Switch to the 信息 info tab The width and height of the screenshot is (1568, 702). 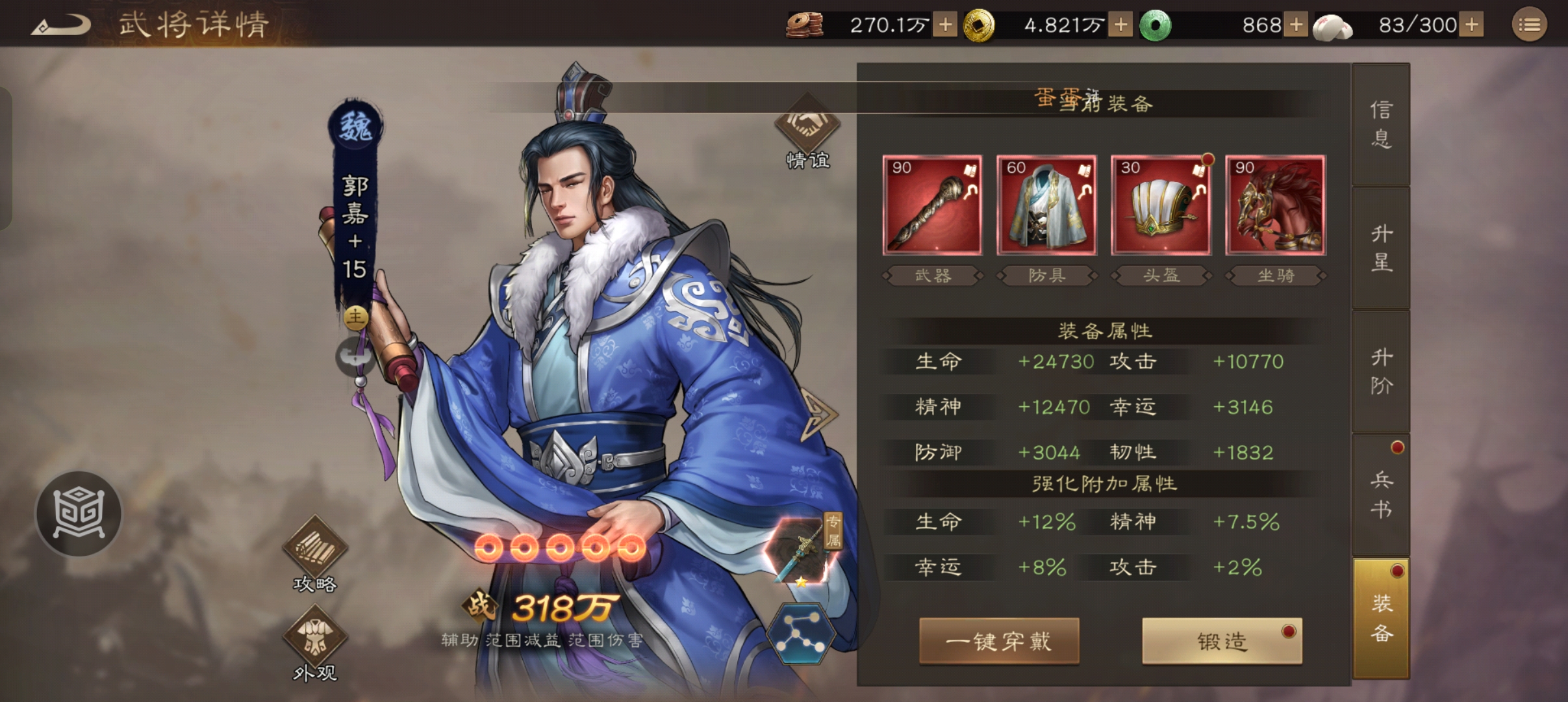(1381, 124)
